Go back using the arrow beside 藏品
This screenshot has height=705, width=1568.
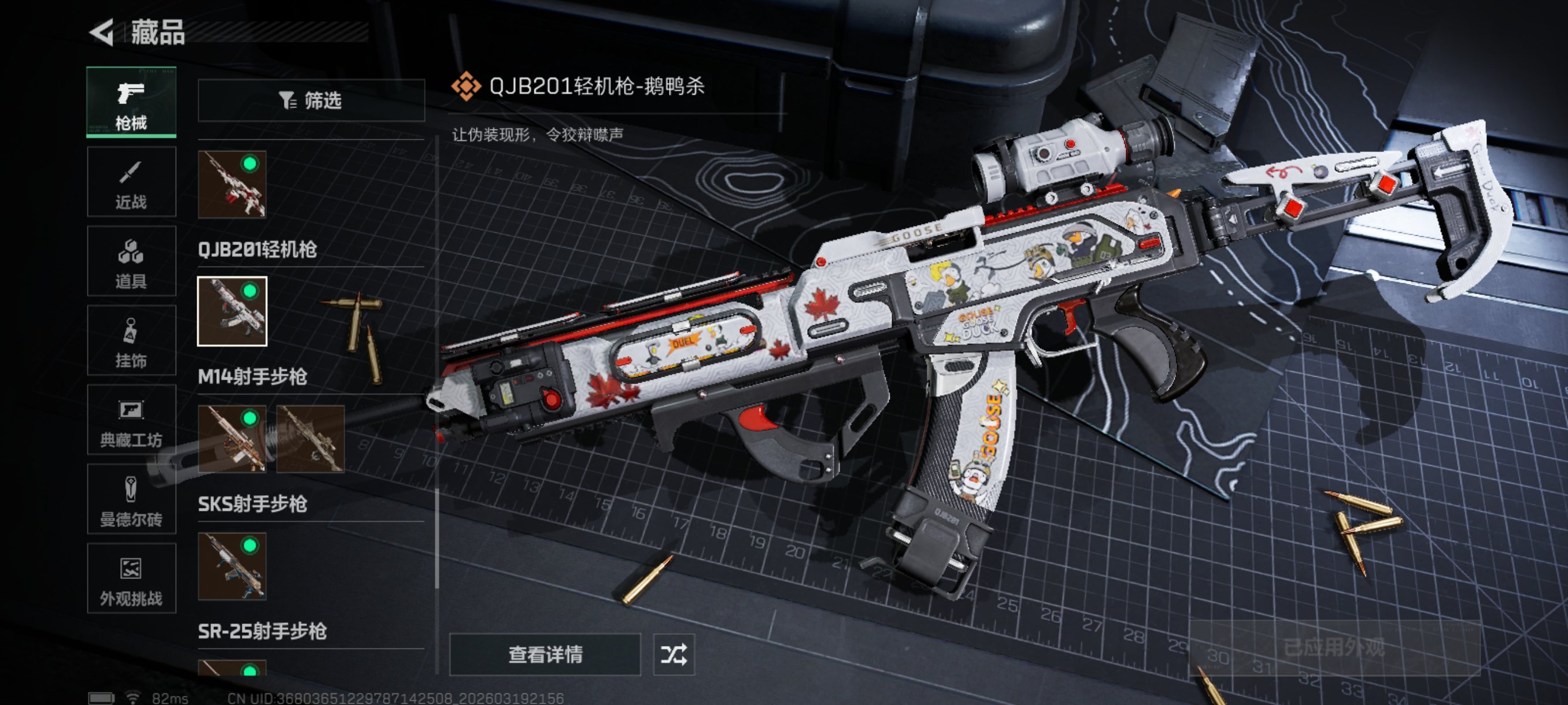pos(102,32)
